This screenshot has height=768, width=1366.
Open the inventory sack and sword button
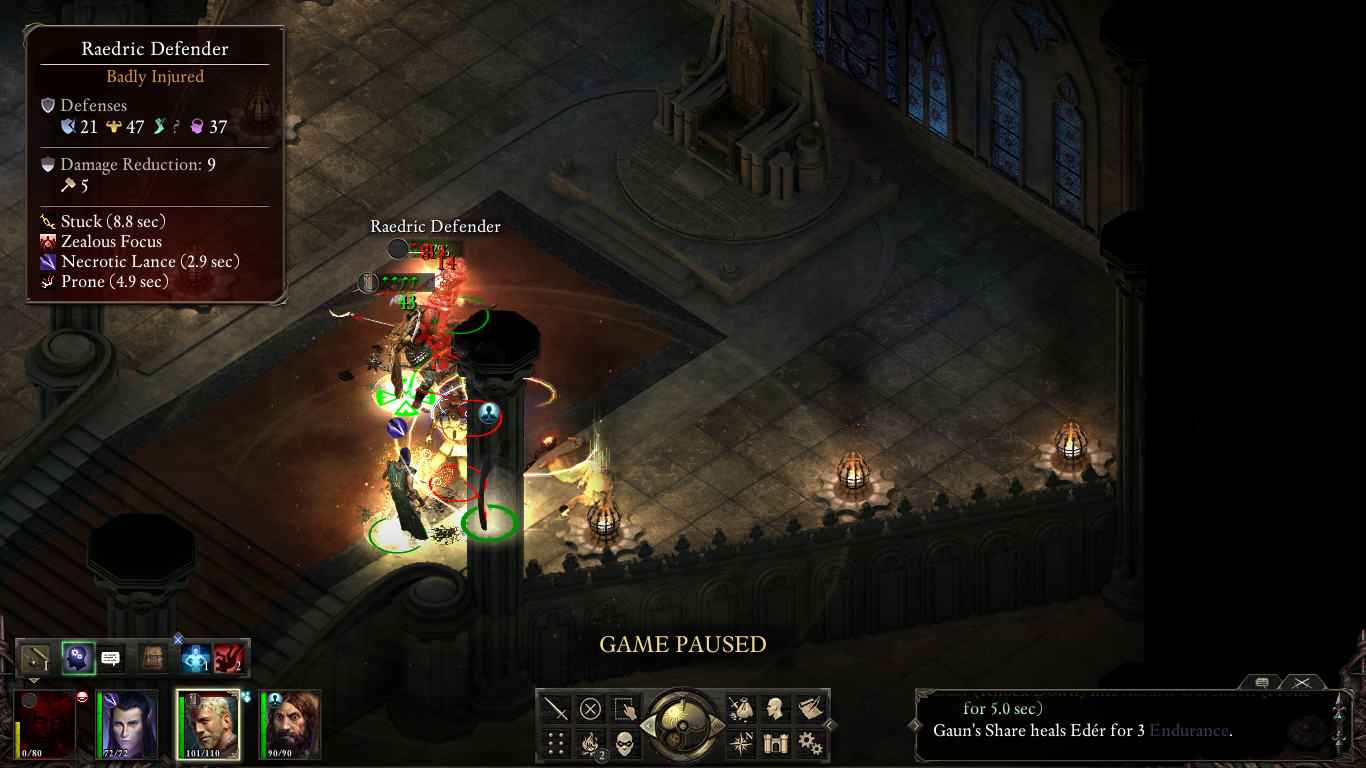pos(741,709)
